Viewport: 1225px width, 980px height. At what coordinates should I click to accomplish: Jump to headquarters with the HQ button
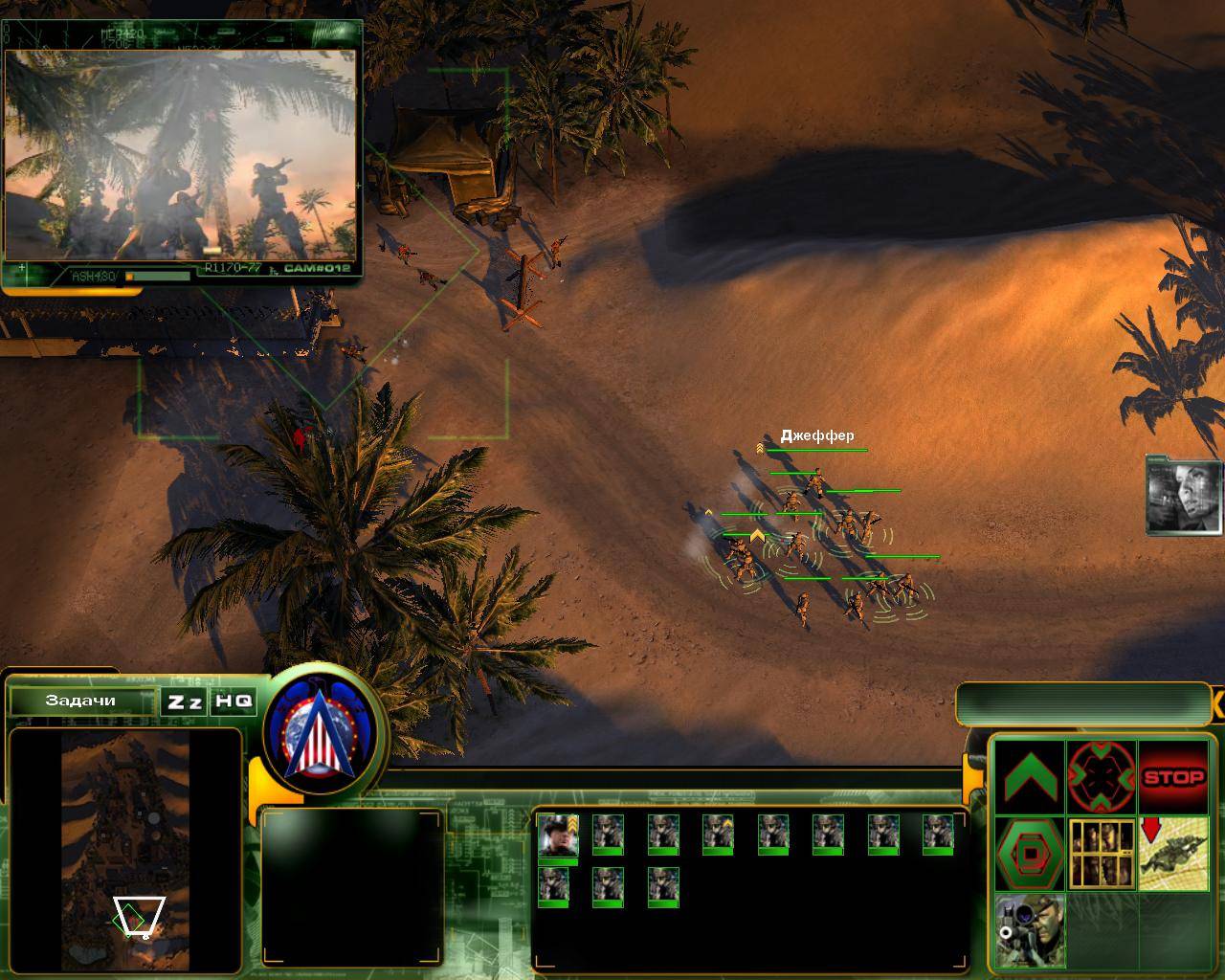coord(234,702)
